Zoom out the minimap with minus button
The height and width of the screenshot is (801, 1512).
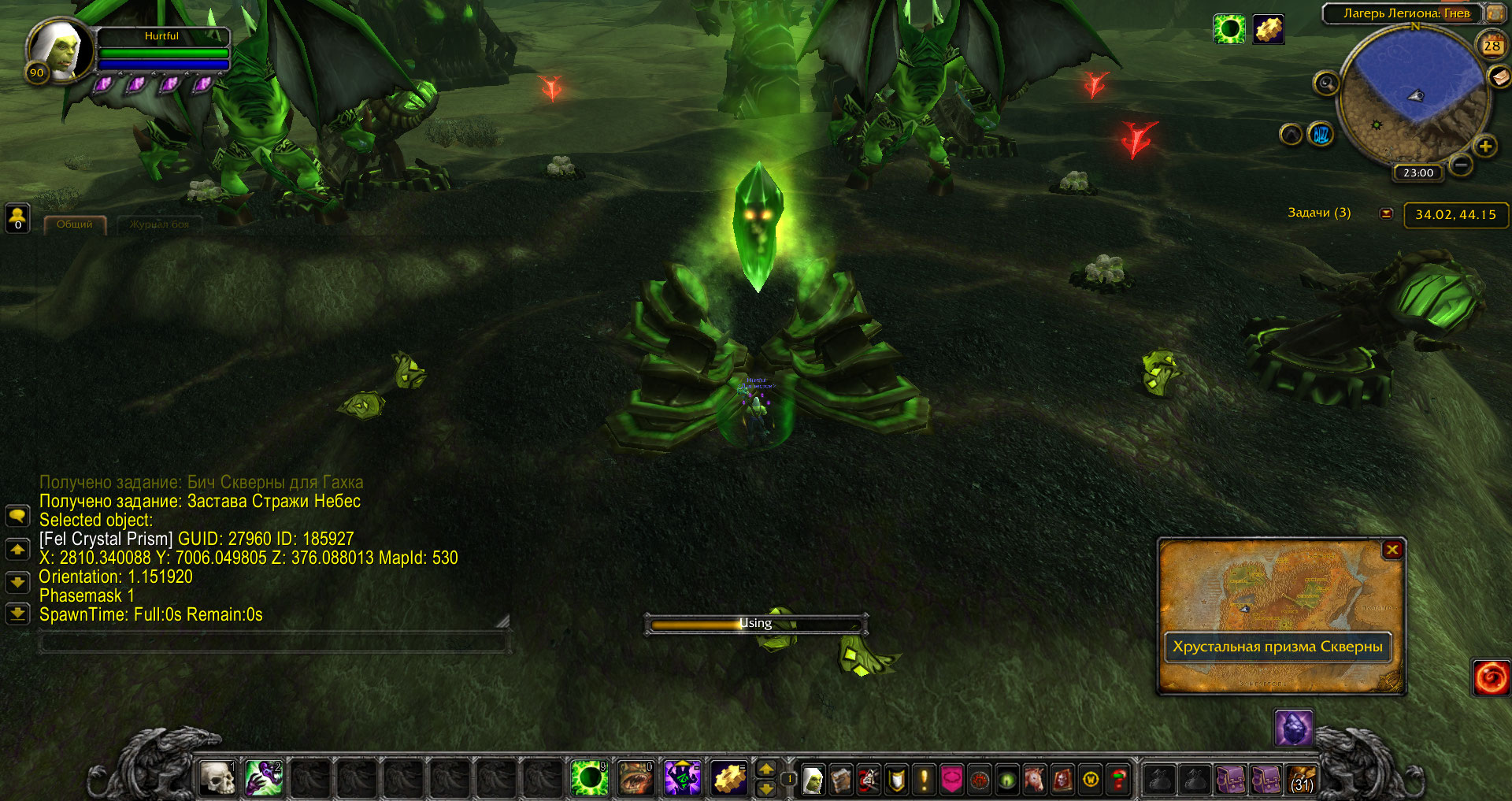click(1461, 165)
